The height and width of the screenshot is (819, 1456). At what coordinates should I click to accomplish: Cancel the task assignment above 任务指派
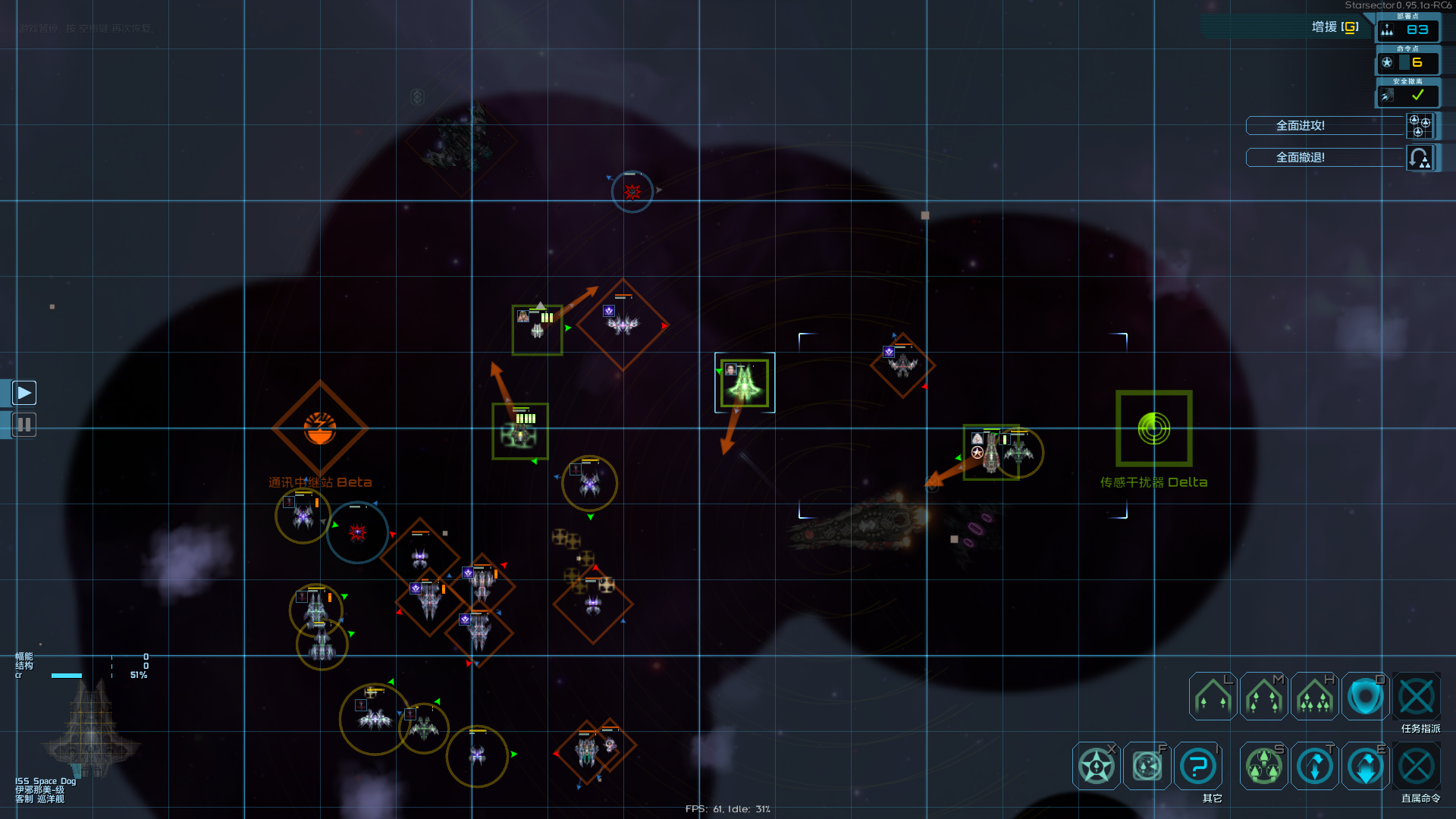tap(1416, 696)
